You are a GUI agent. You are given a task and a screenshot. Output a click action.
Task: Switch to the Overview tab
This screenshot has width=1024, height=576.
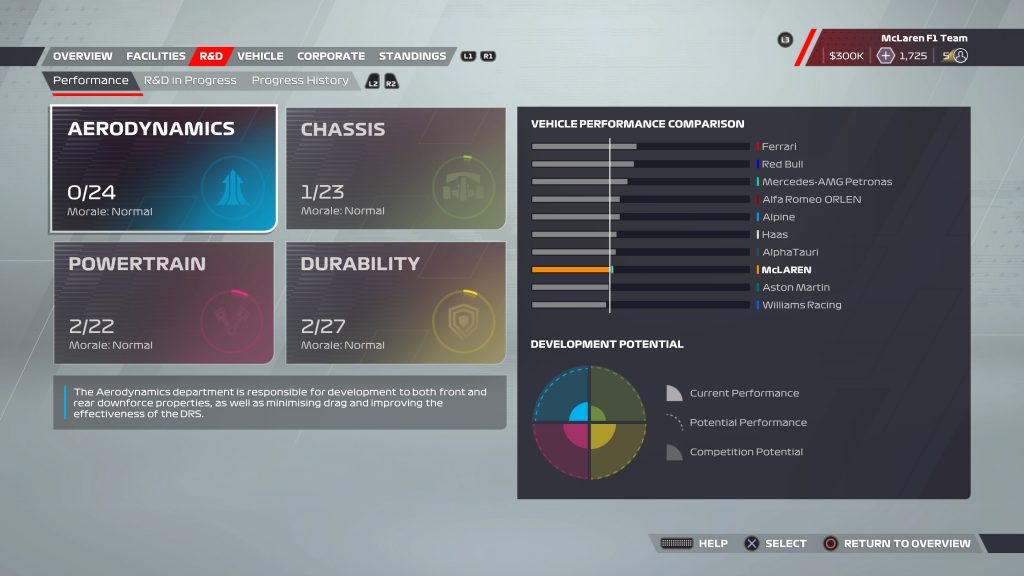[x=82, y=56]
